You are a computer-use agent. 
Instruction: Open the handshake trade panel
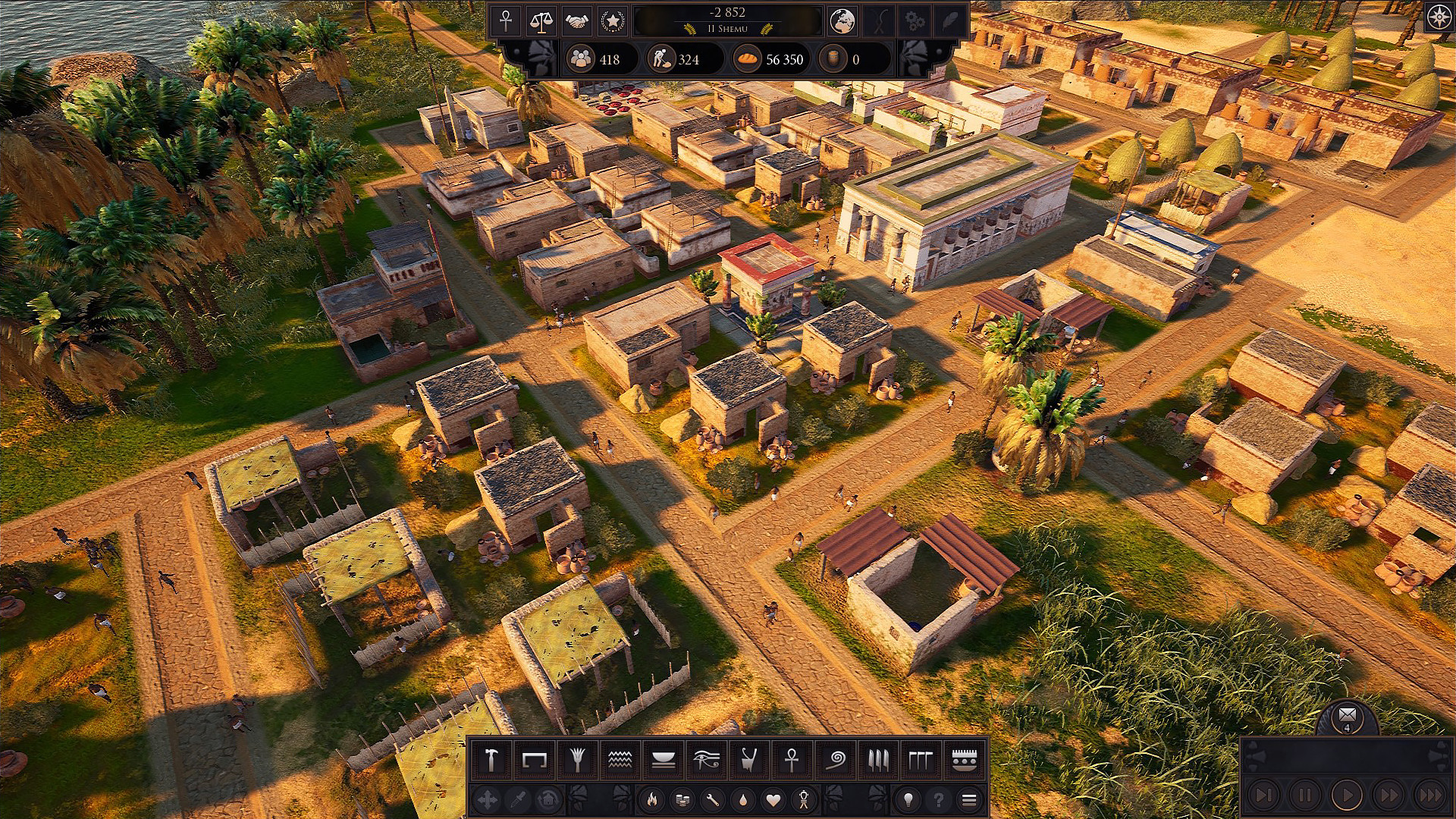[579, 21]
